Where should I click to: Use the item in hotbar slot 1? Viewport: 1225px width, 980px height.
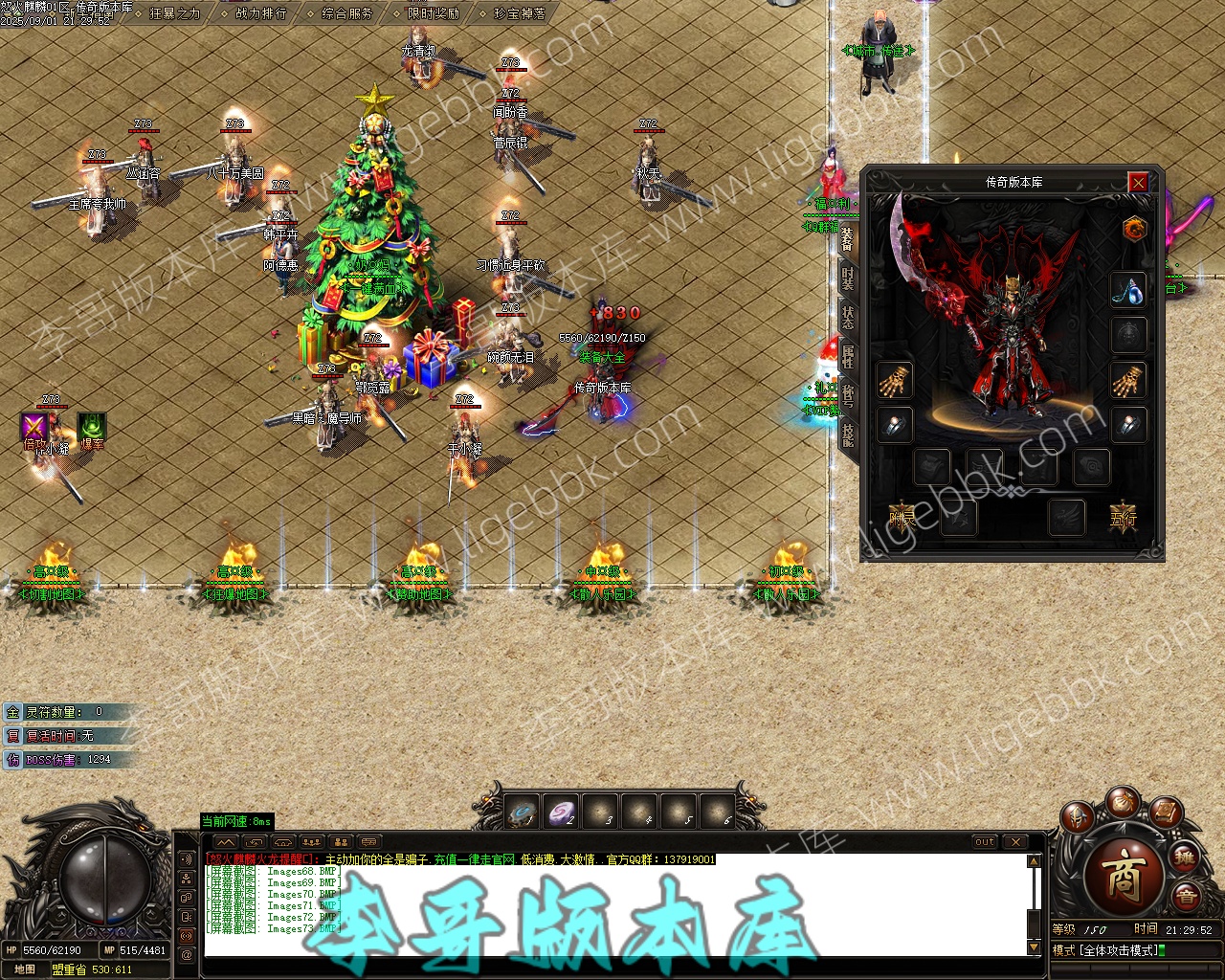point(523,813)
